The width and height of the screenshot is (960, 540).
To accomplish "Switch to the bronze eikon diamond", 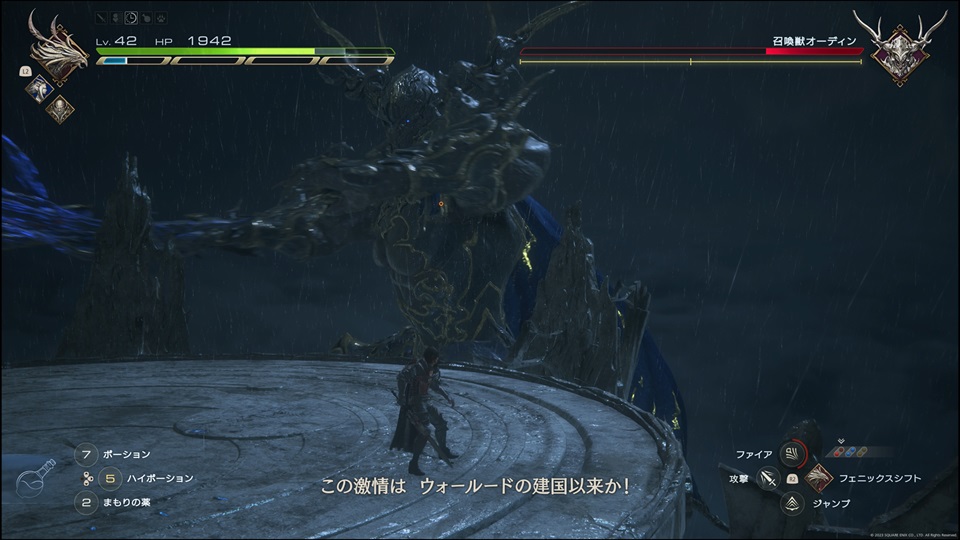I will 59,109.
